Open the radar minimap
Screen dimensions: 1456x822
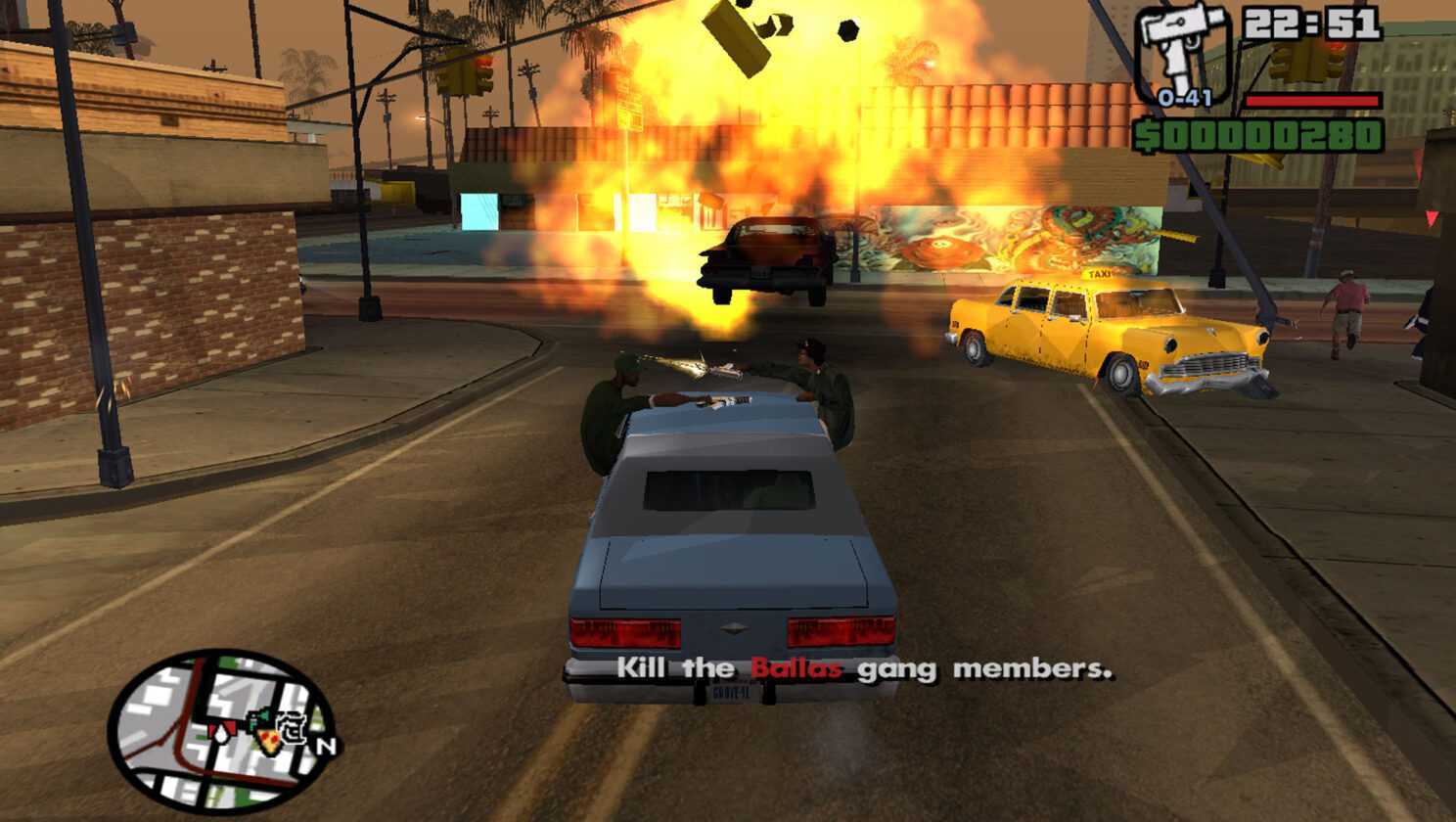click(x=221, y=731)
